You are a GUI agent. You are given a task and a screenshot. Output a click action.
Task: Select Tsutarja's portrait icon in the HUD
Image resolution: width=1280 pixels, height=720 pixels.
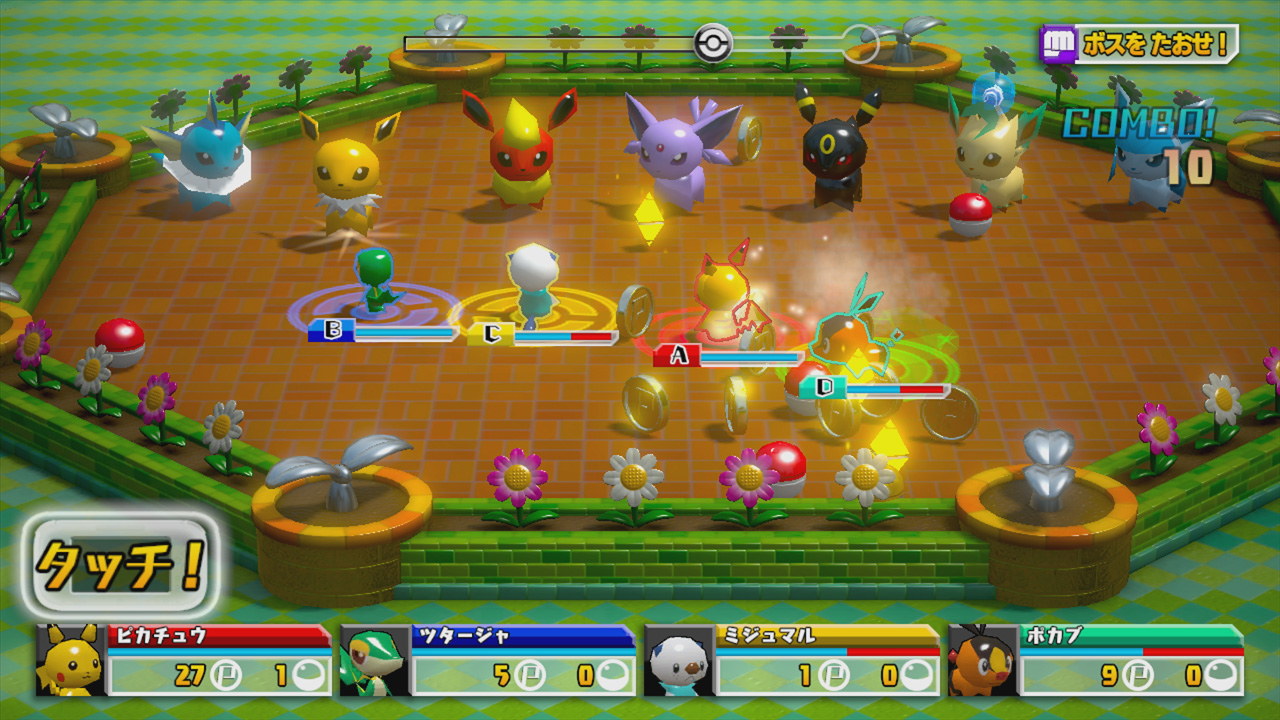click(376, 665)
